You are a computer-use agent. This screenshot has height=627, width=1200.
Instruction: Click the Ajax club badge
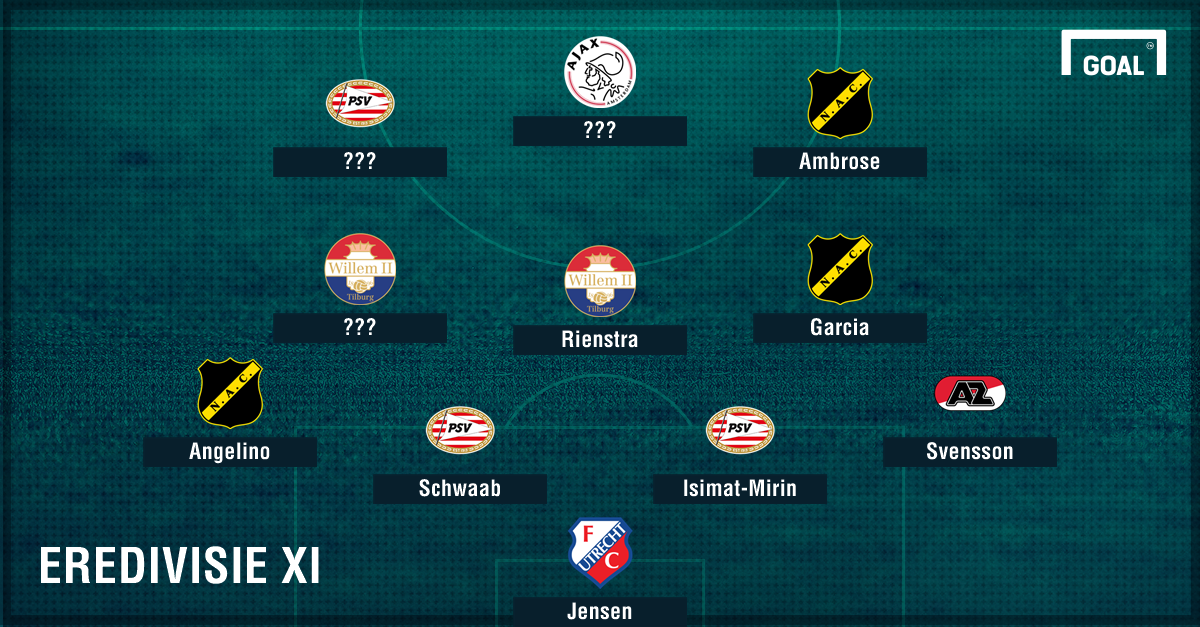click(599, 72)
